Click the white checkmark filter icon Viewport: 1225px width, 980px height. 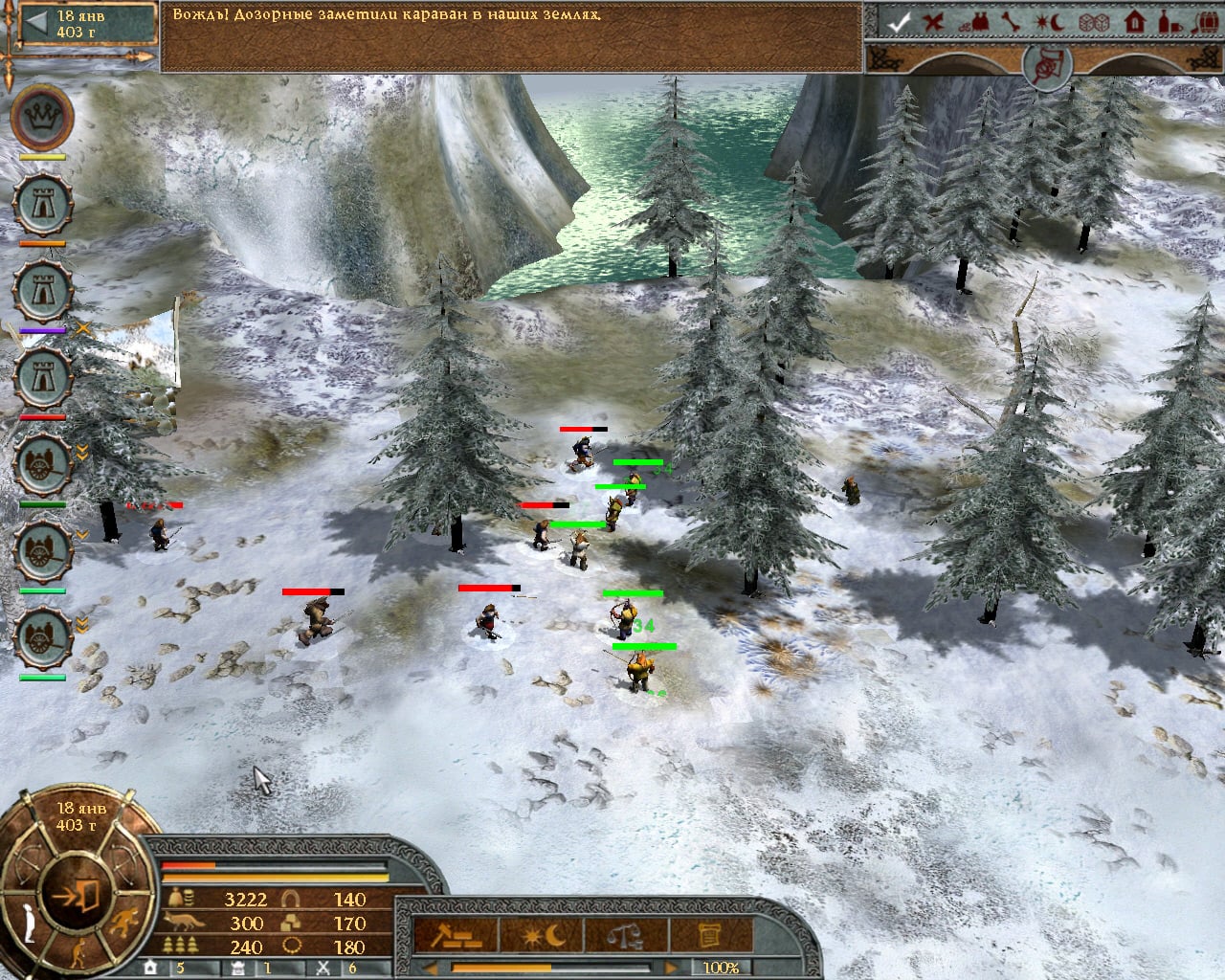click(x=897, y=23)
